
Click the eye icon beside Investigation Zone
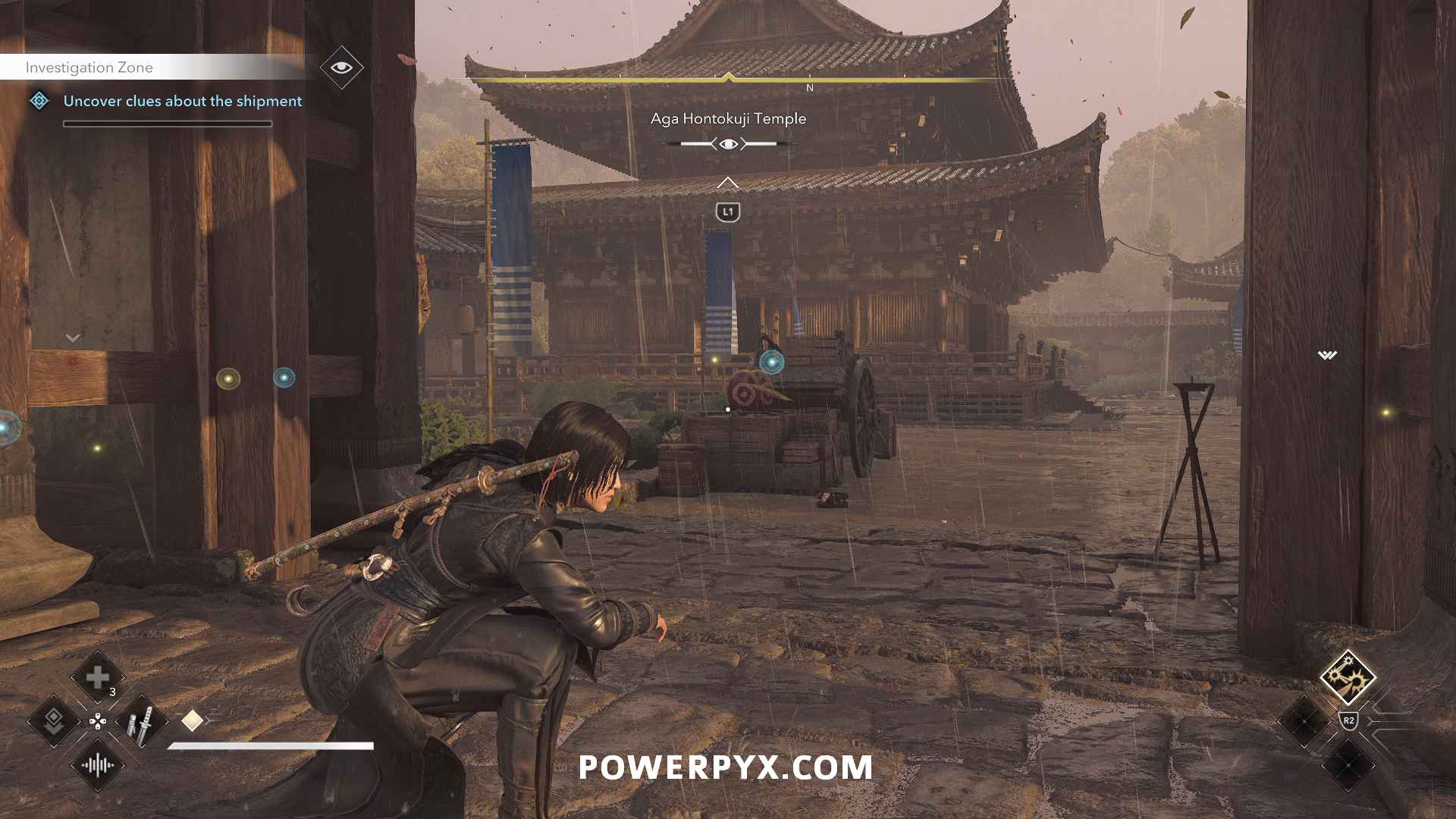point(341,67)
